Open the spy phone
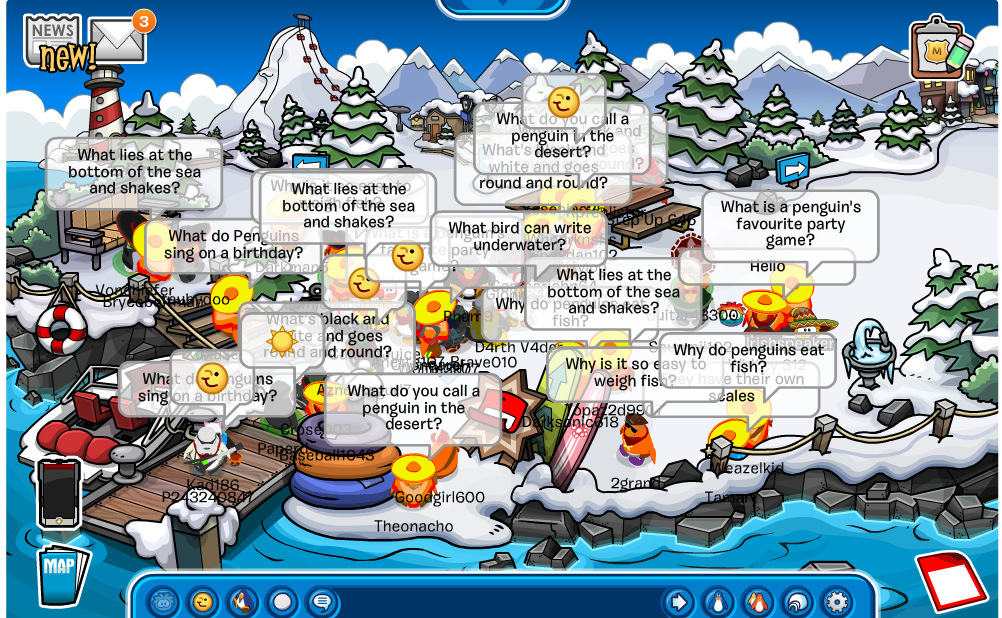This screenshot has height=618, width=1002. pos(59,492)
